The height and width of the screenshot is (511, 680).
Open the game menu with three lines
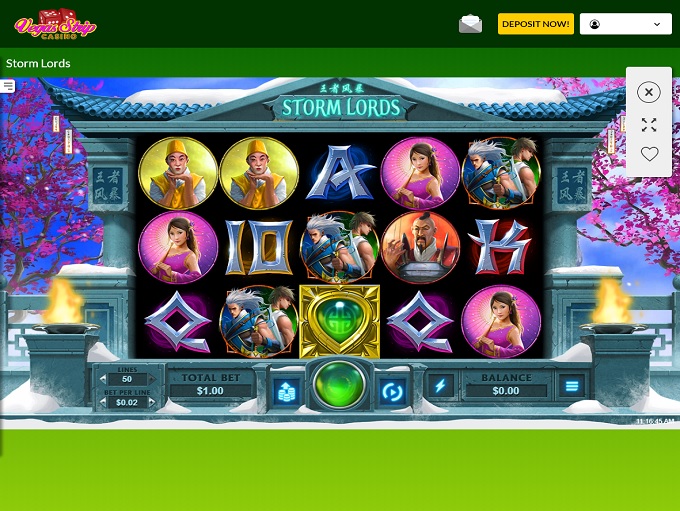pyautogui.click(x=572, y=386)
